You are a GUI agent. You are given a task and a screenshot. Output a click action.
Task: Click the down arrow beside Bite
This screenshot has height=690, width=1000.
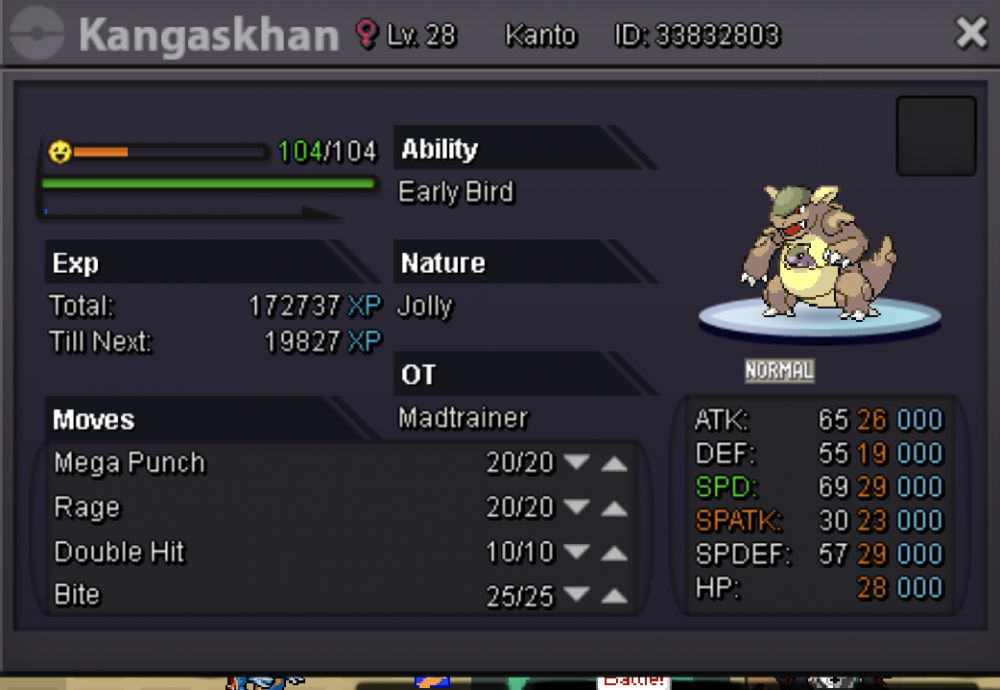[x=576, y=596]
